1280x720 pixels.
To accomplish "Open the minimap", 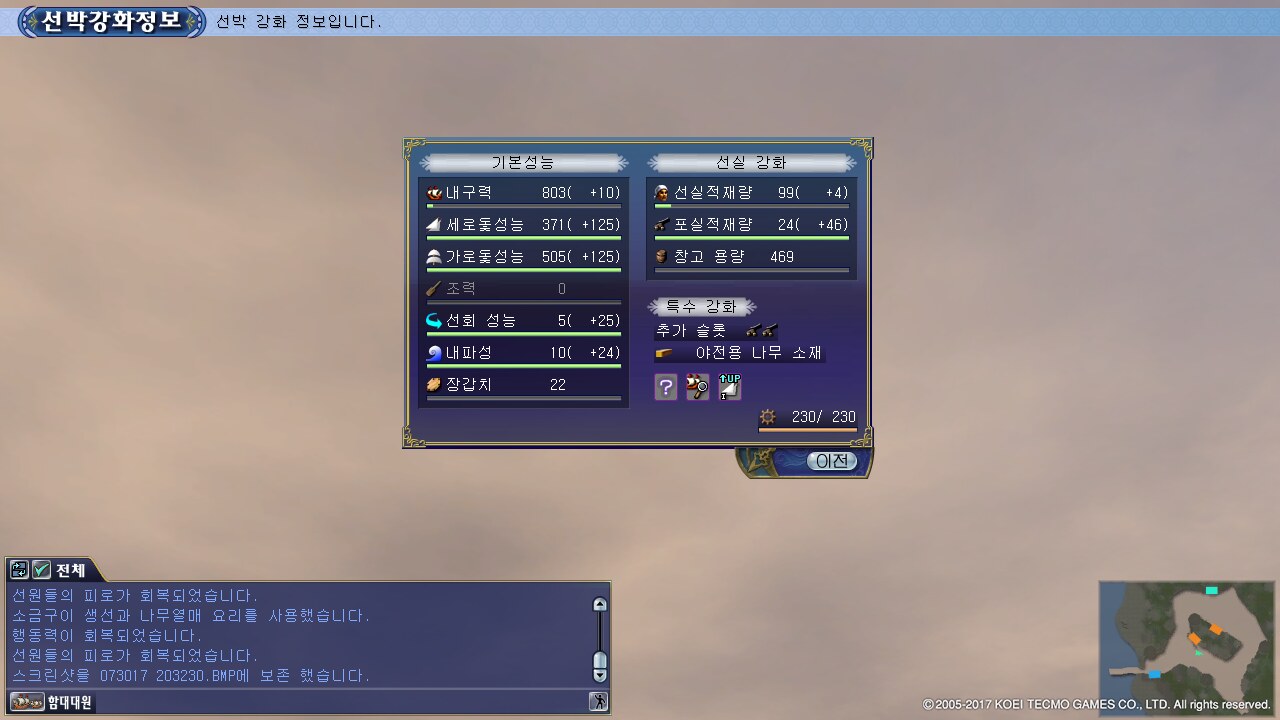I will coord(1187,636).
